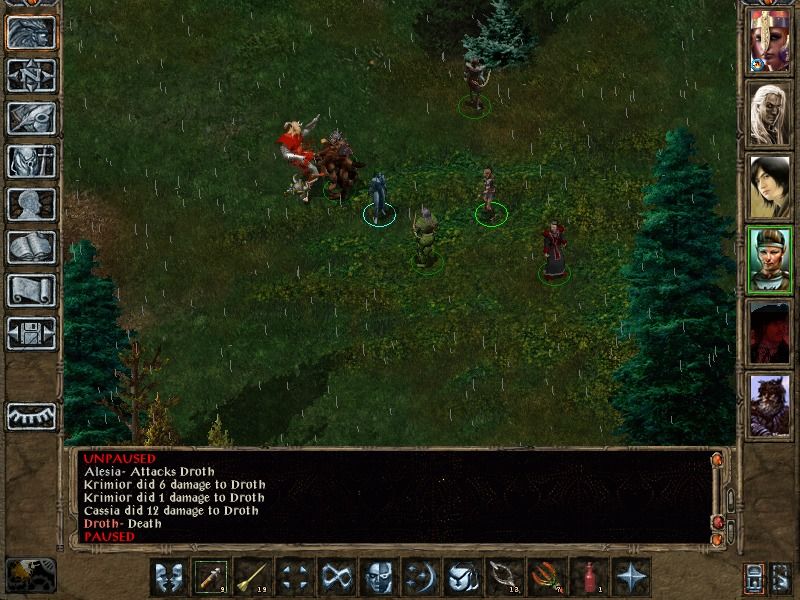This screenshot has width=800, height=600.
Task: Select the helmeted woman portrait at top
Action: pyautogui.click(x=769, y=40)
